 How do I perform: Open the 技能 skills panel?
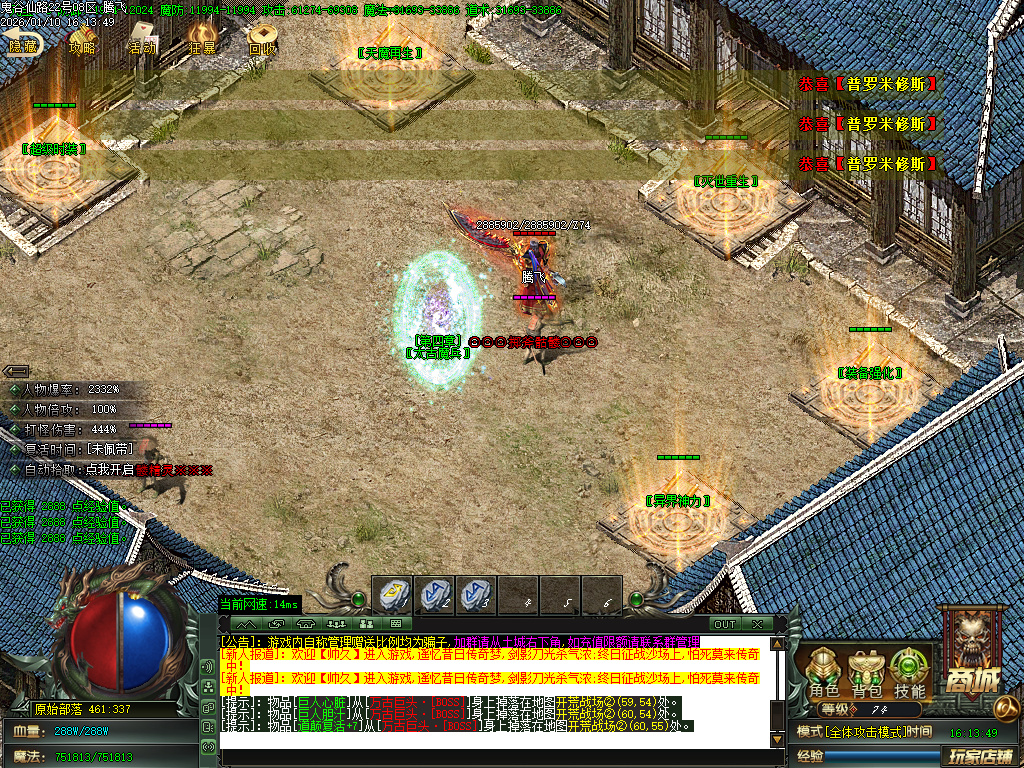[909, 673]
